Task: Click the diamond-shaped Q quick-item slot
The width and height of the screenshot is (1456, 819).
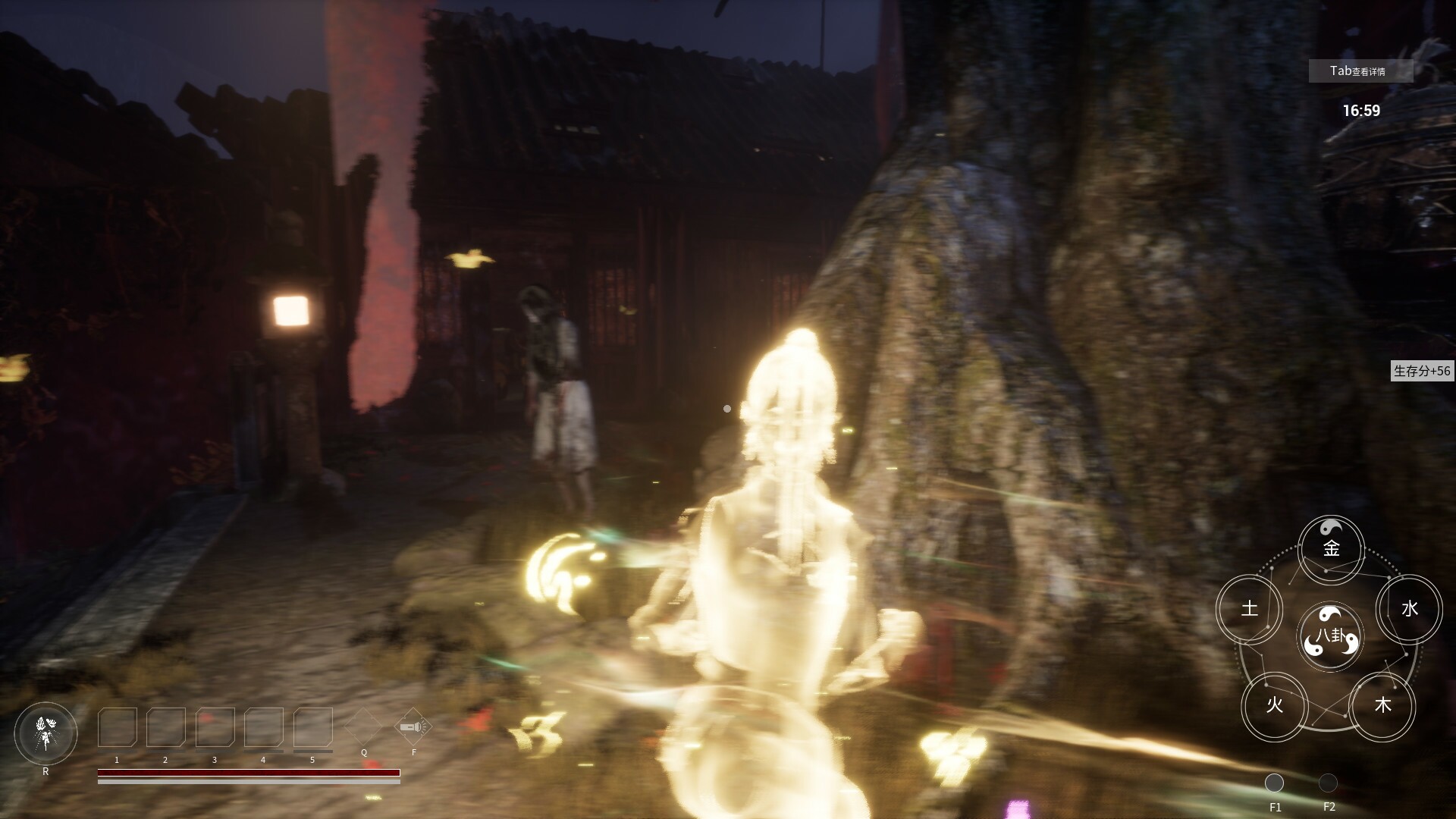Action: click(x=364, y=726)
